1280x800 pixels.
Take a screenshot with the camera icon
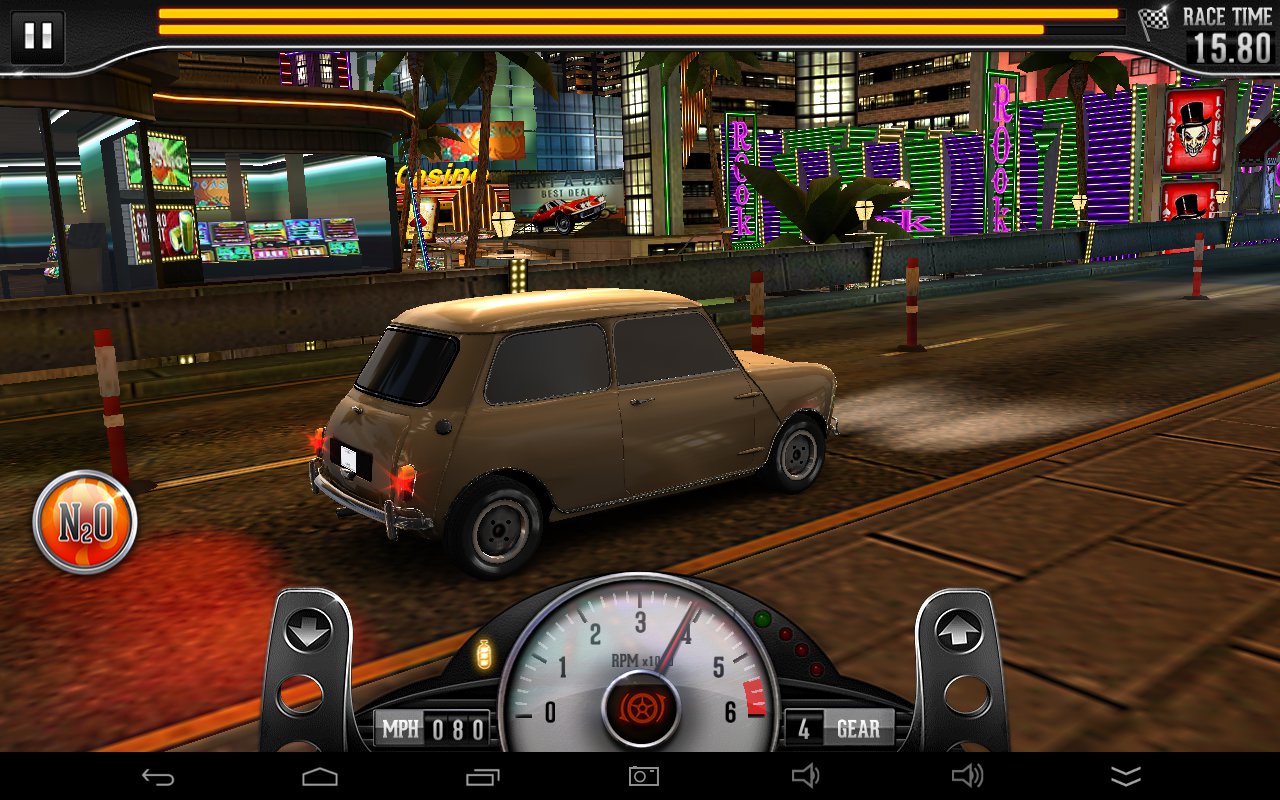click(643, 776)
